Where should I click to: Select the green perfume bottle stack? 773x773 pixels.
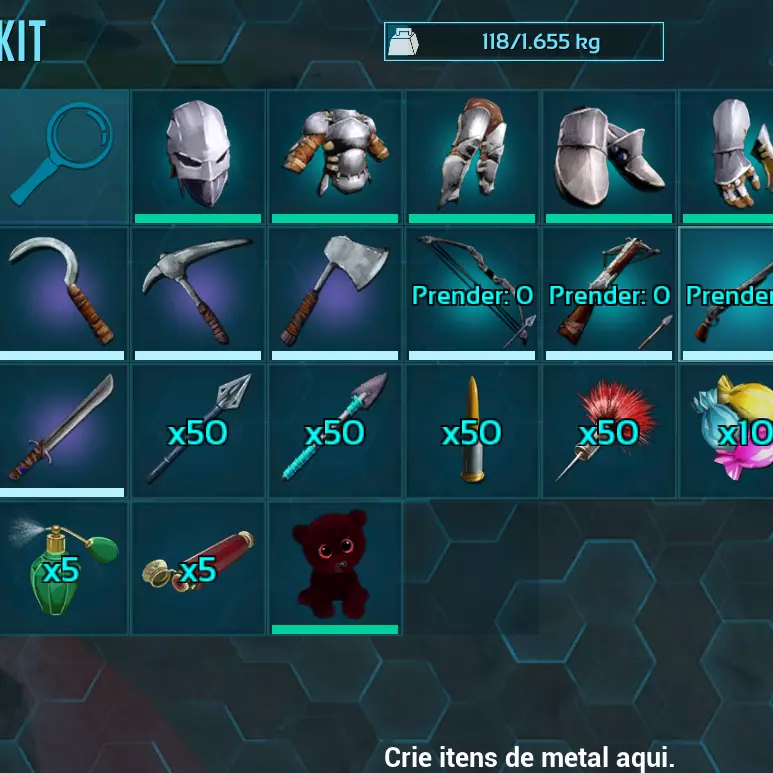point(62,567)
